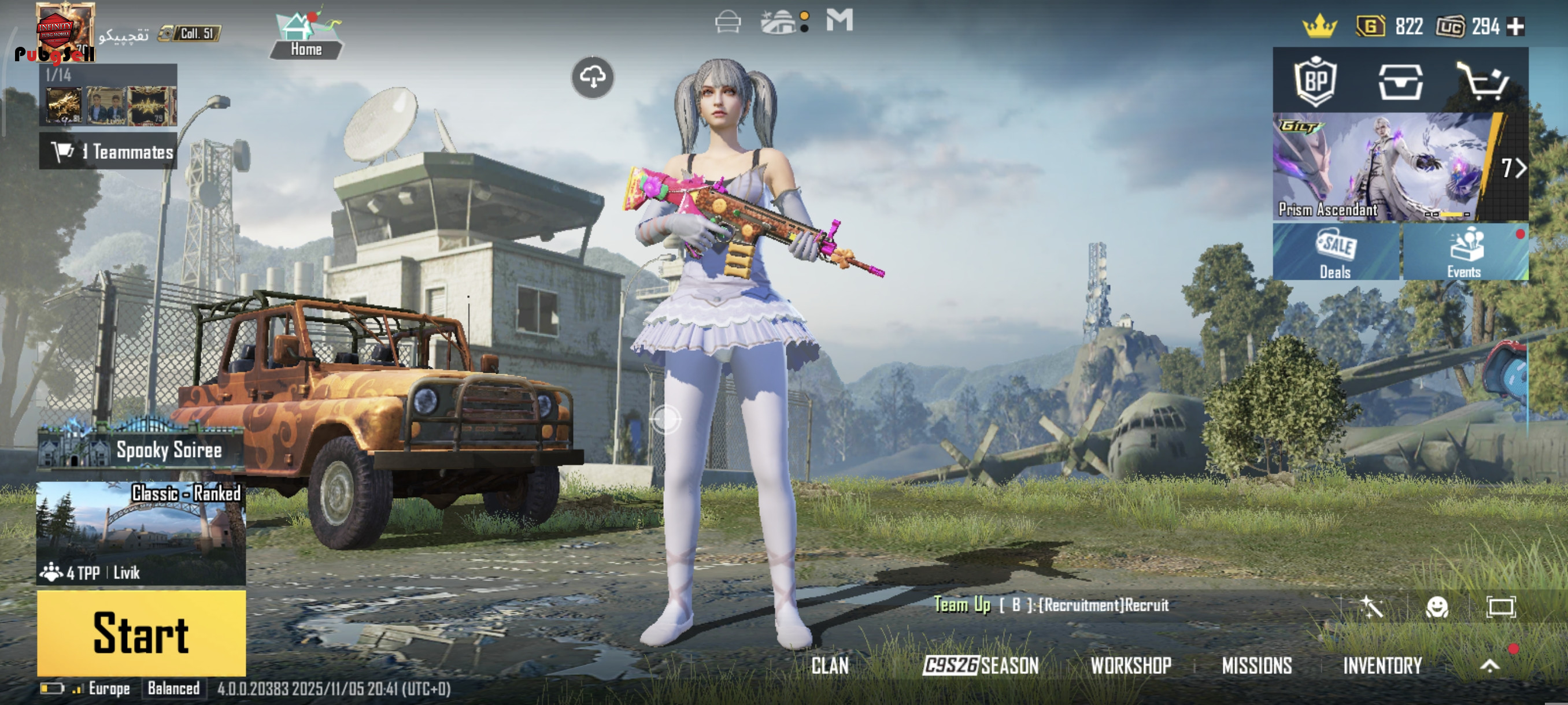The height and width of the screenshot is (705, 1568).
Task: Expand the bottom menu up arrow
Action: tap(1489, 666)
